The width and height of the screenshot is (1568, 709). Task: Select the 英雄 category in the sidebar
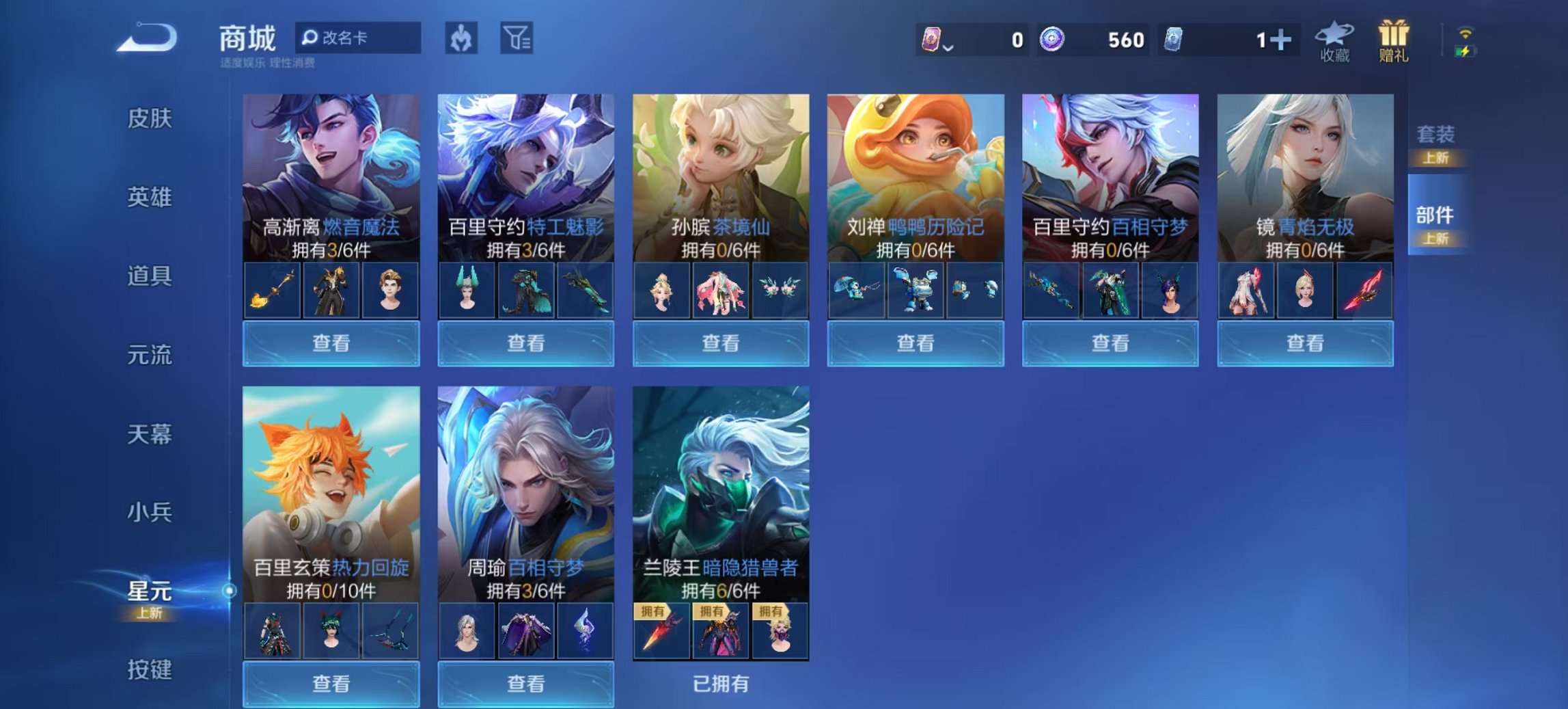152,197
